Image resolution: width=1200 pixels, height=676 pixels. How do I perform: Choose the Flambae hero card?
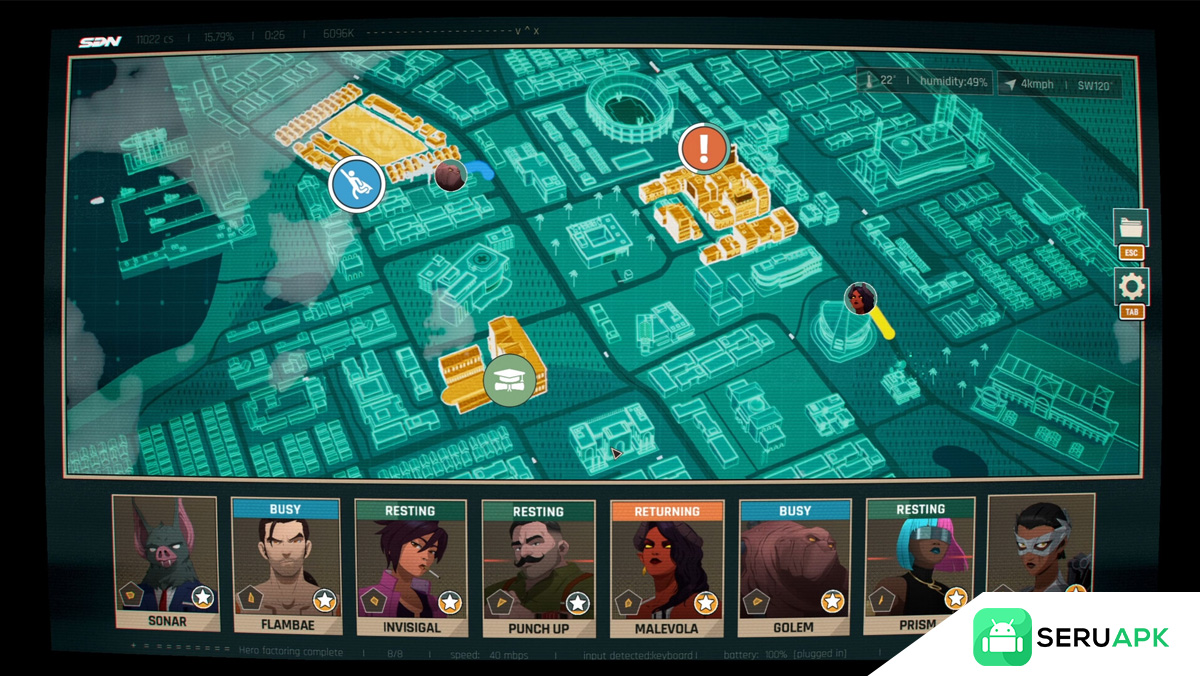(285, 565)
